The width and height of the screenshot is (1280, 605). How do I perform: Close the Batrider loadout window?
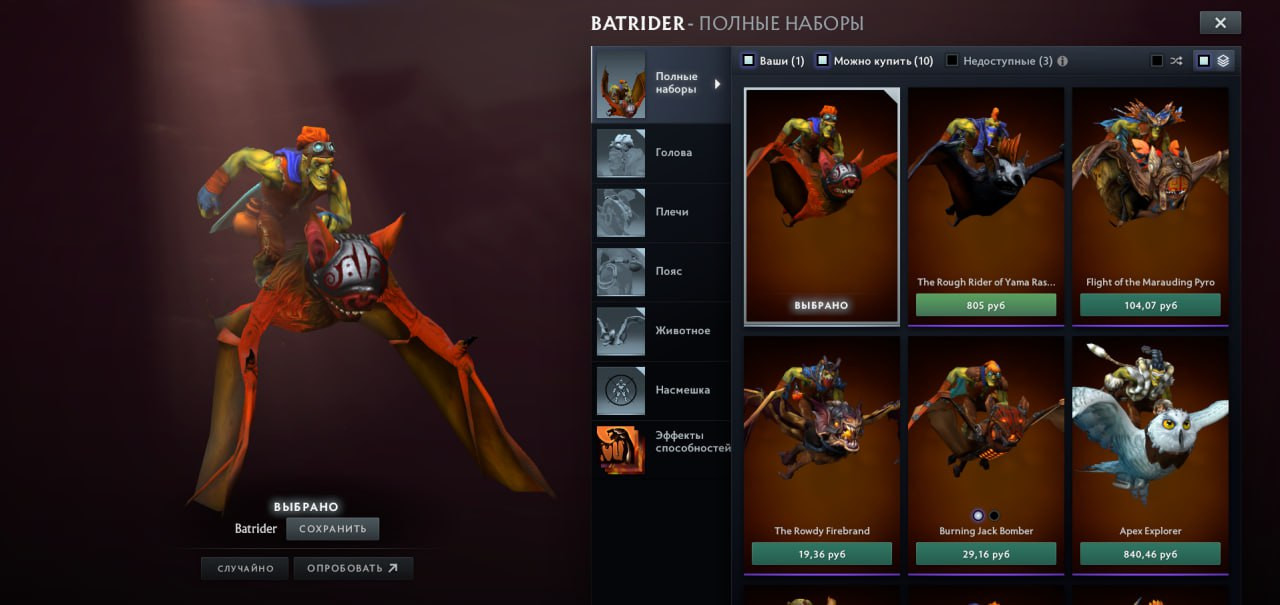click(x=1220, y=23)
